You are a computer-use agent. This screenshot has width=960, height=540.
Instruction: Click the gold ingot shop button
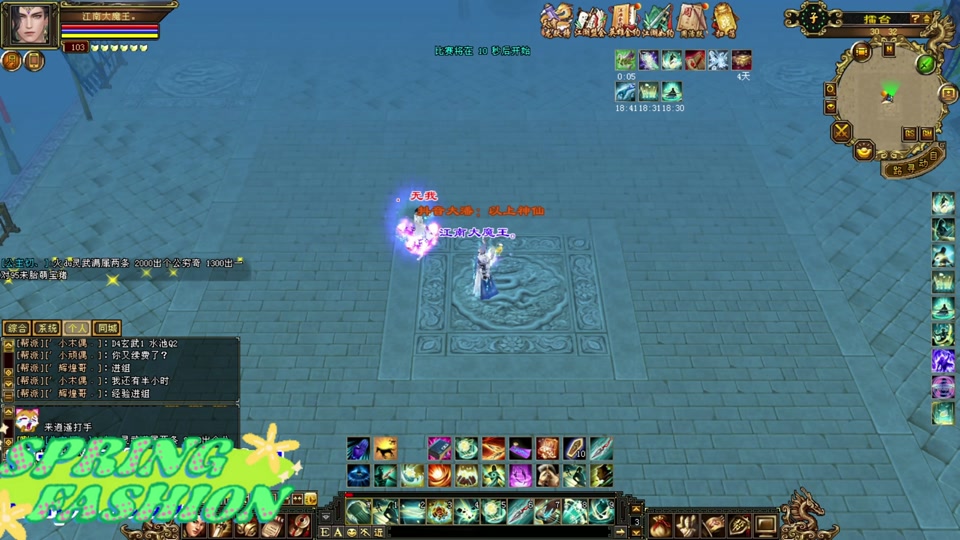point(864,151)
